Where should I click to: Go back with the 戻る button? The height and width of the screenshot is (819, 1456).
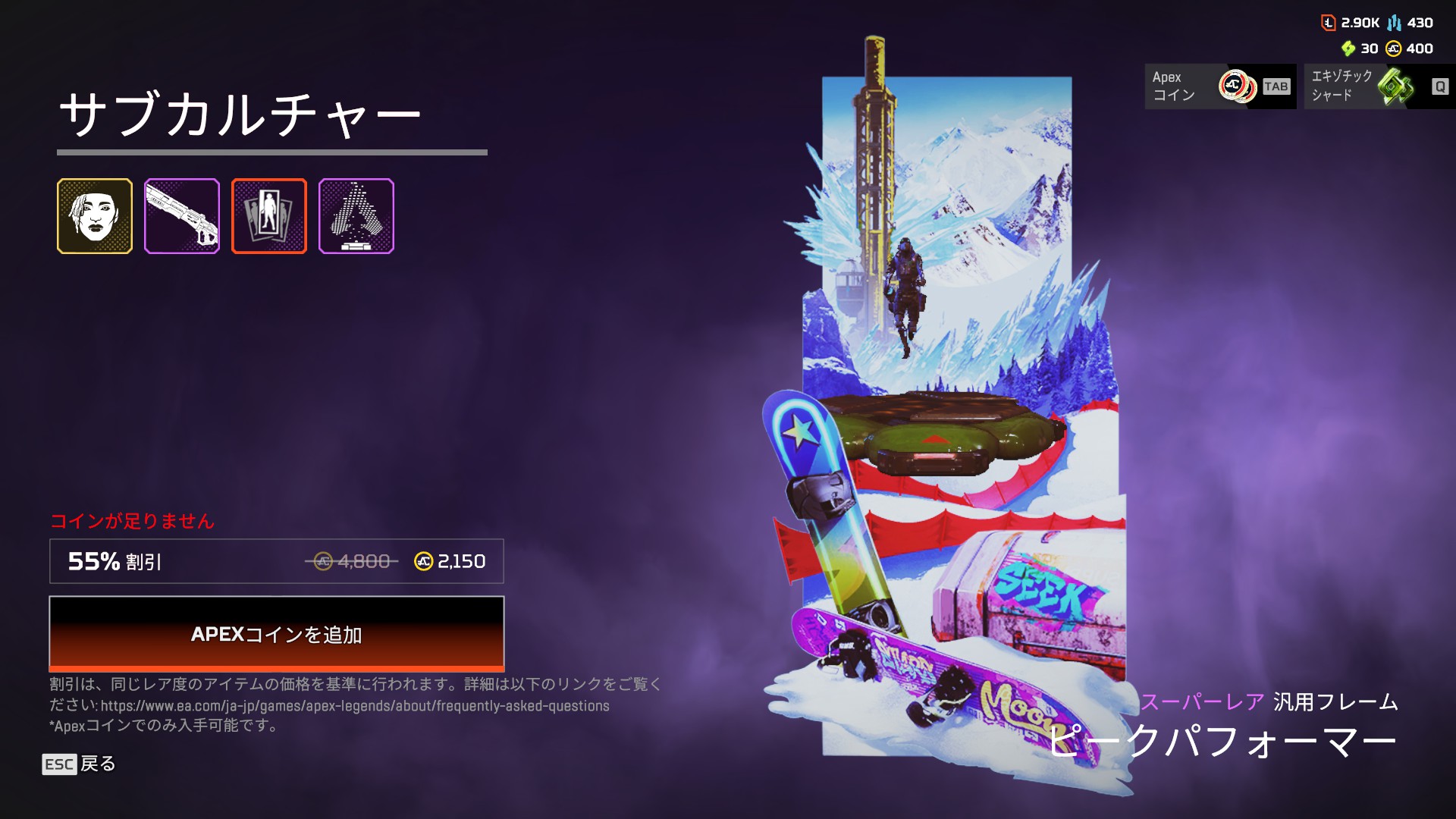(x=80, y=764)
